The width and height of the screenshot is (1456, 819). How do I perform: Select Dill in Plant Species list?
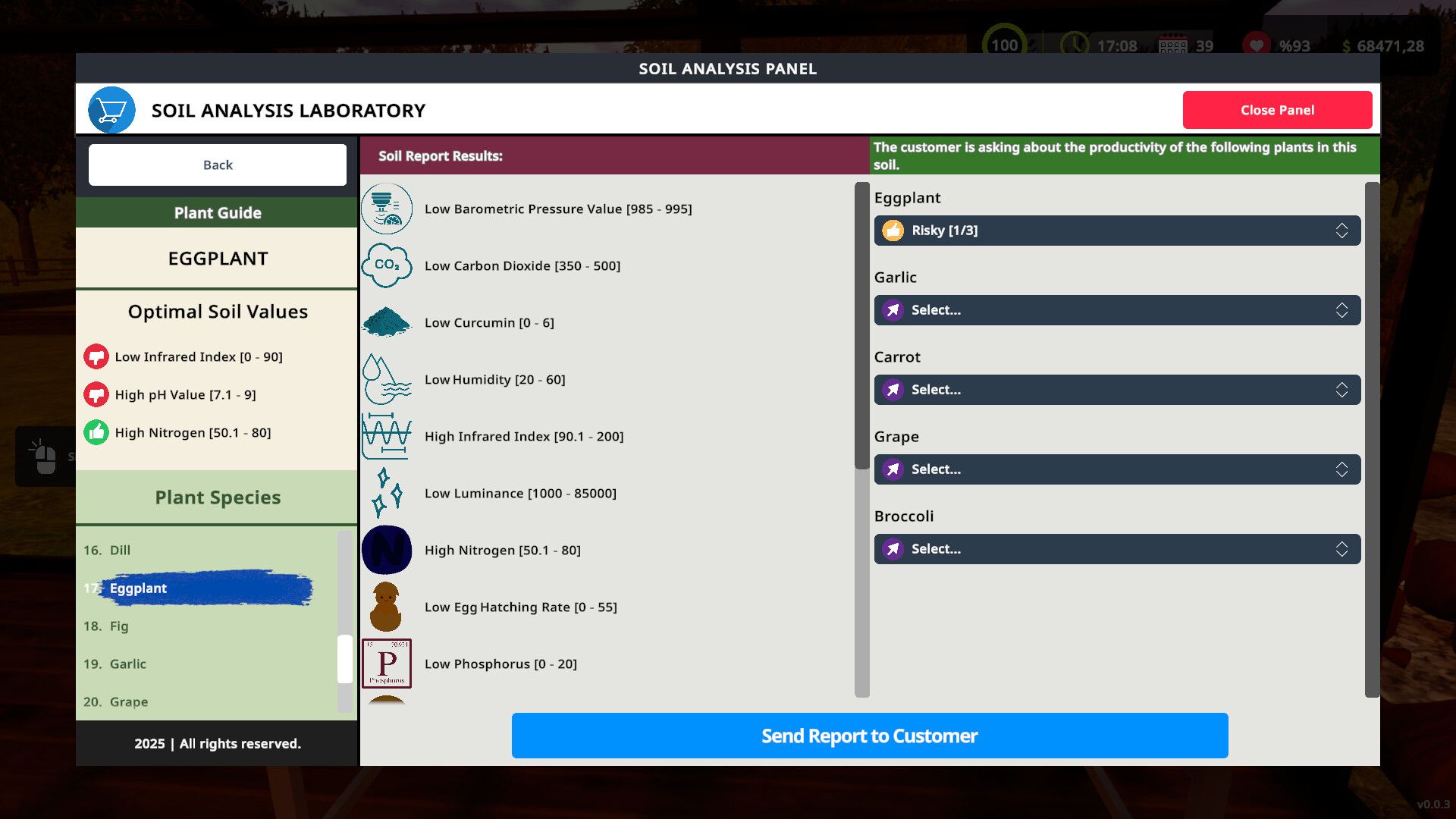click(x=120, y=550)
